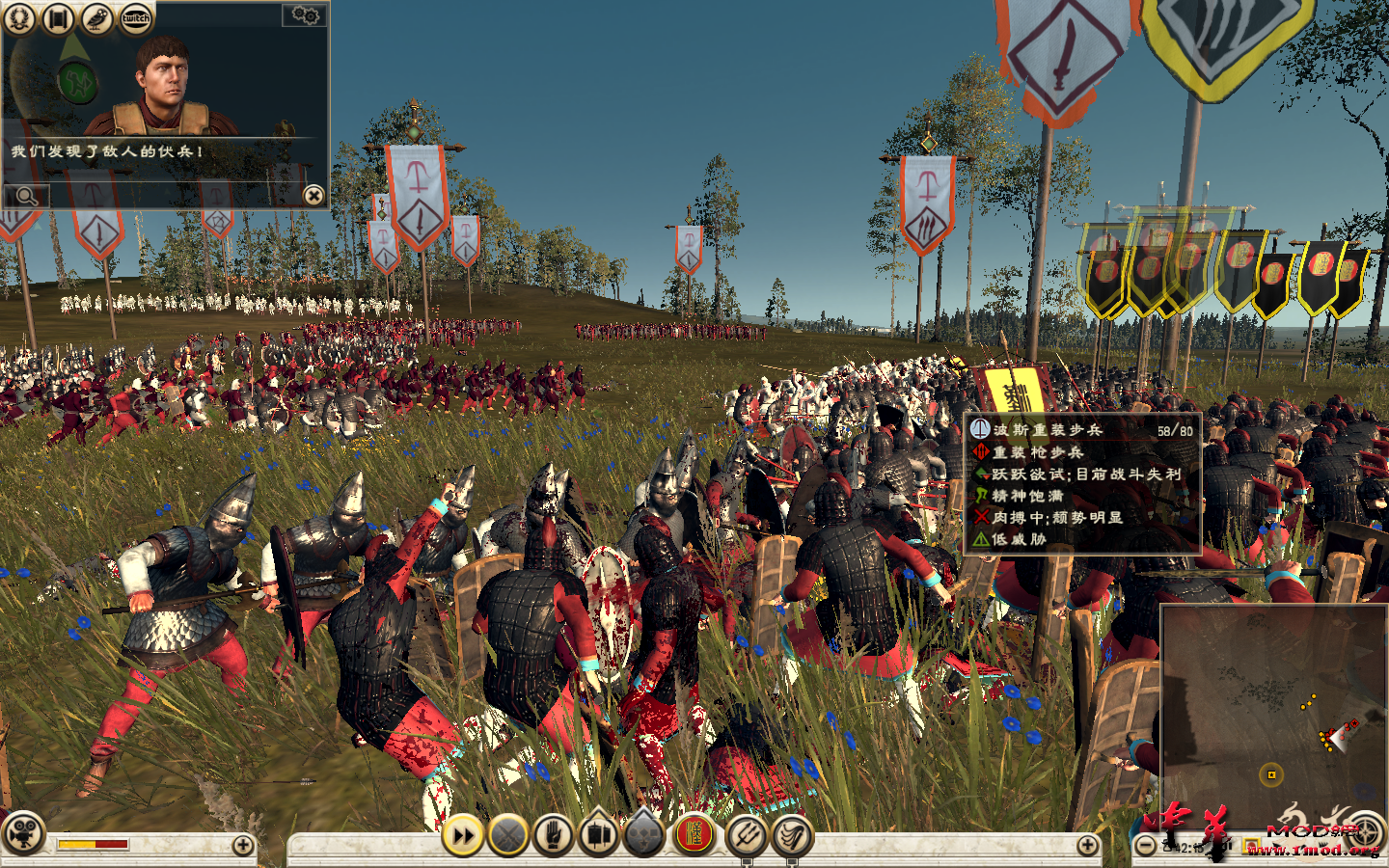Toggle the unit grouping formation icon
The height and width of the screenshot is (868, 1389).
(645, 835)
